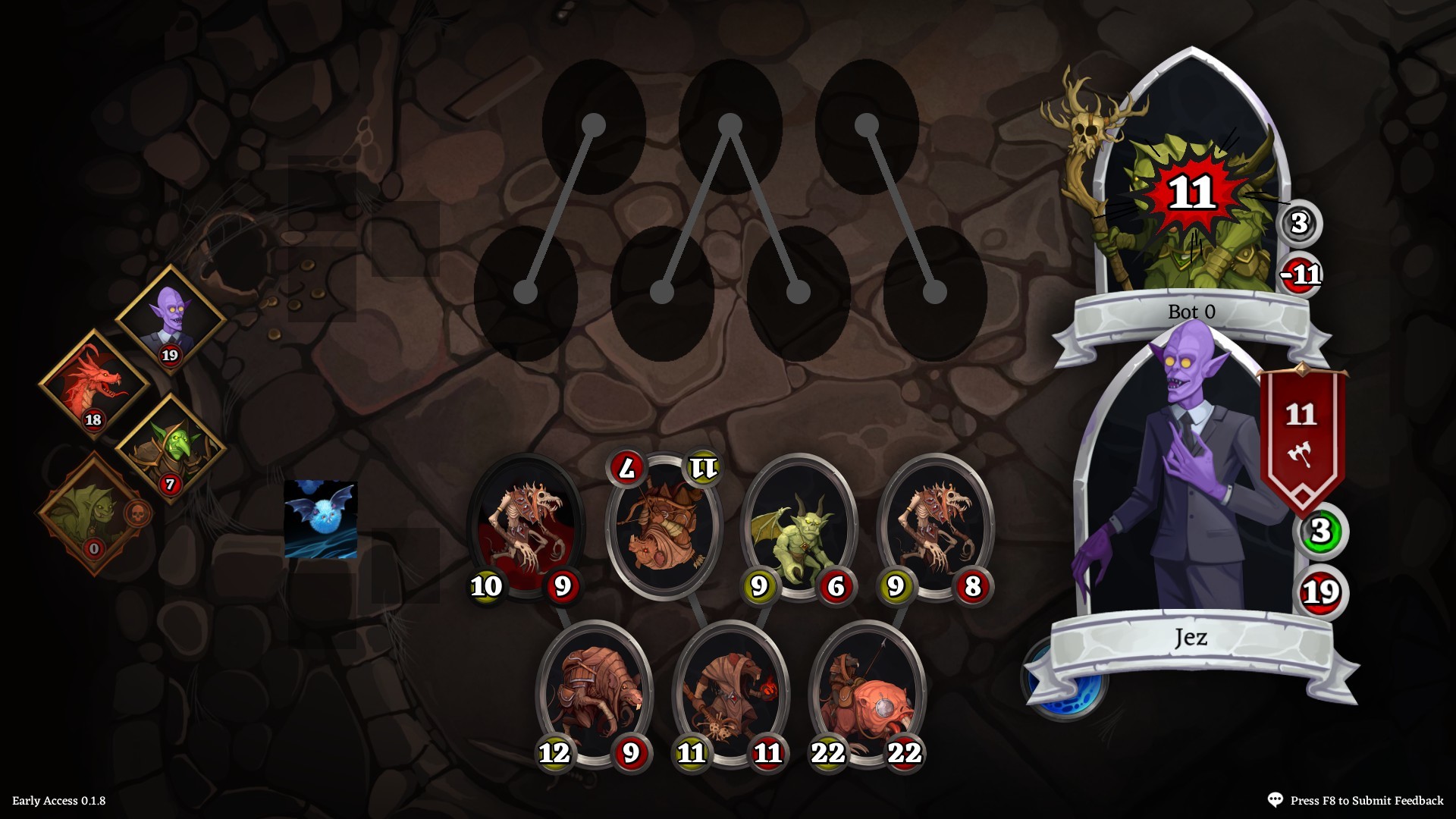Click the gray armor icon showing 3 beside Bot 0
This screenshot has width=1456, height=819.
pos(1301,224)
